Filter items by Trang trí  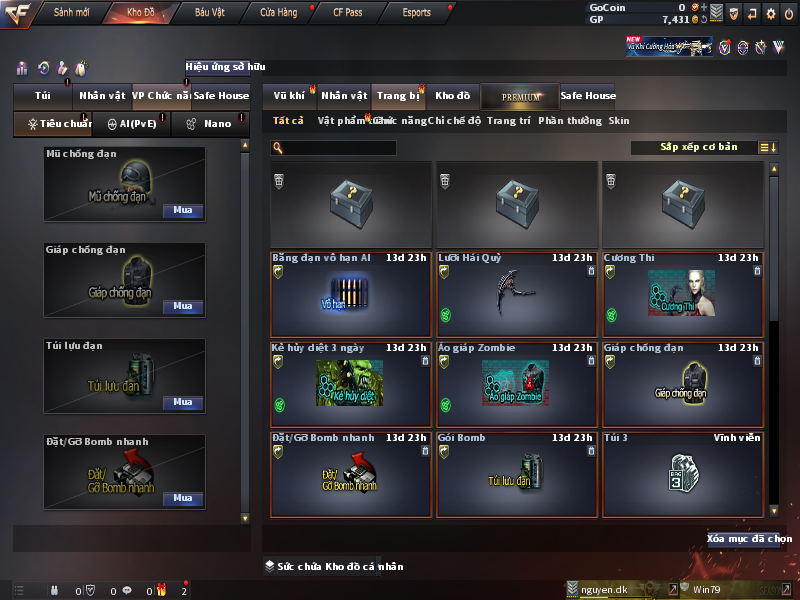[509, 120]
